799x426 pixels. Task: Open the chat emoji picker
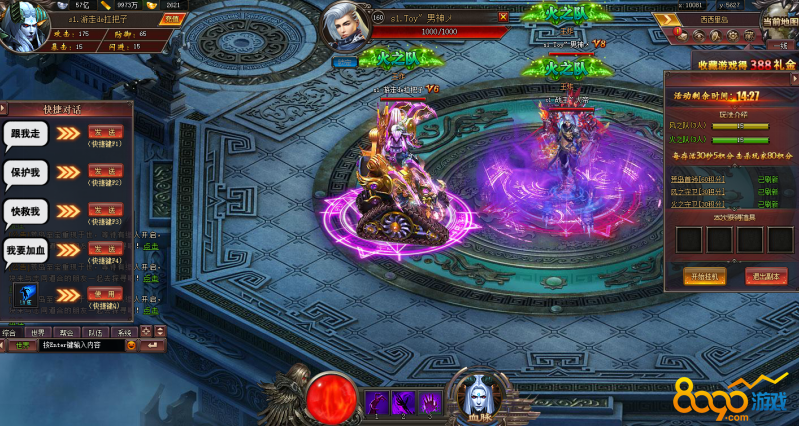tap(131, 345)
